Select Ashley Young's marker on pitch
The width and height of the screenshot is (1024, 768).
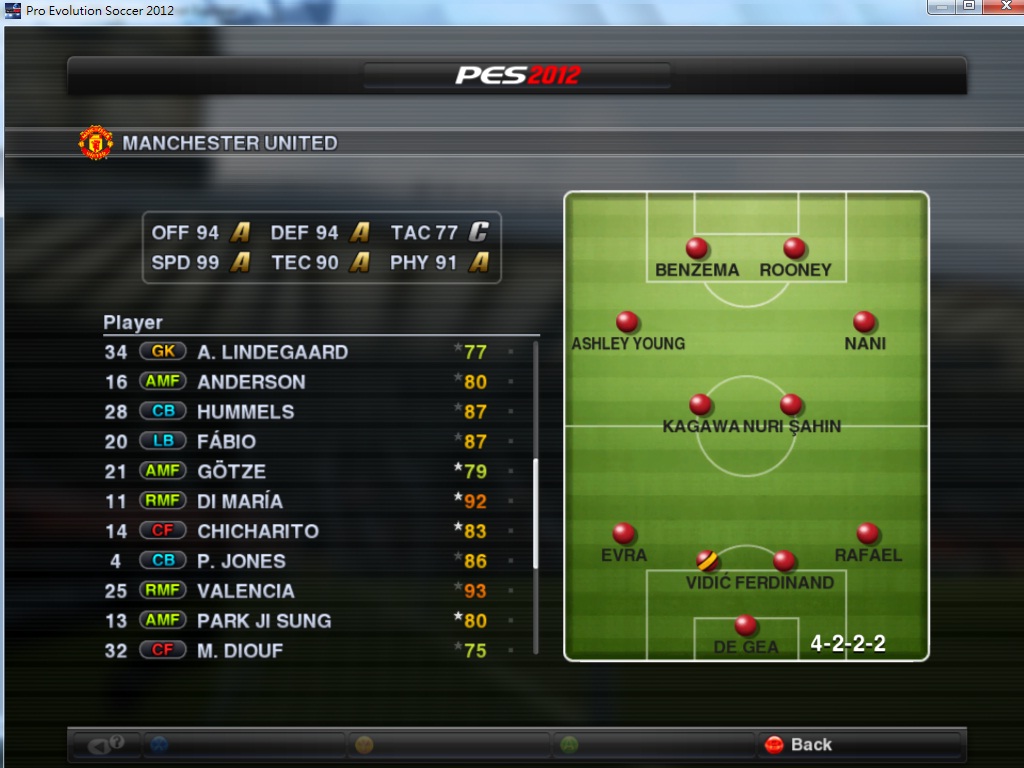pos(628,322)
